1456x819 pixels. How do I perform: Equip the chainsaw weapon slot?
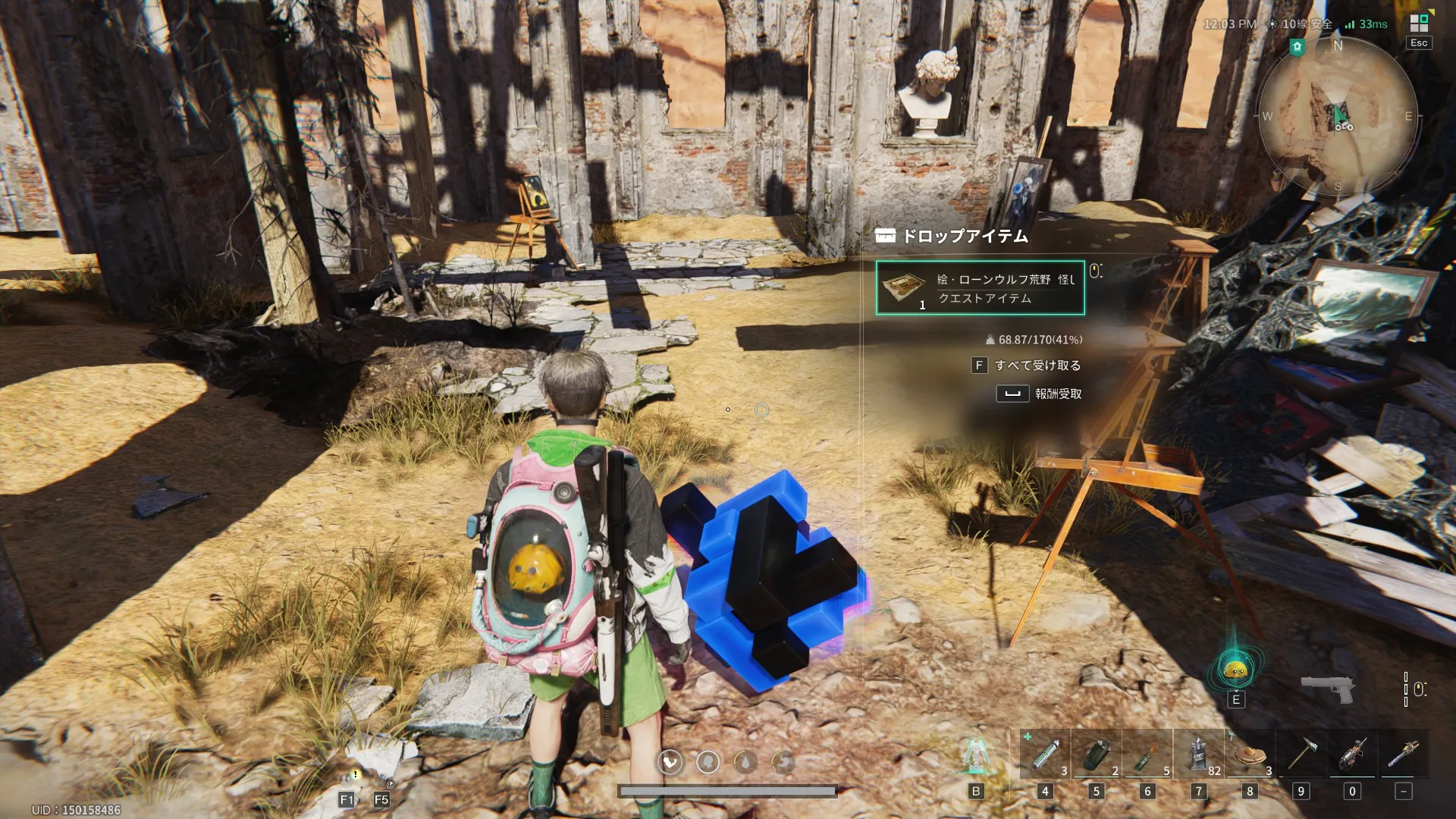point(1404,755)
